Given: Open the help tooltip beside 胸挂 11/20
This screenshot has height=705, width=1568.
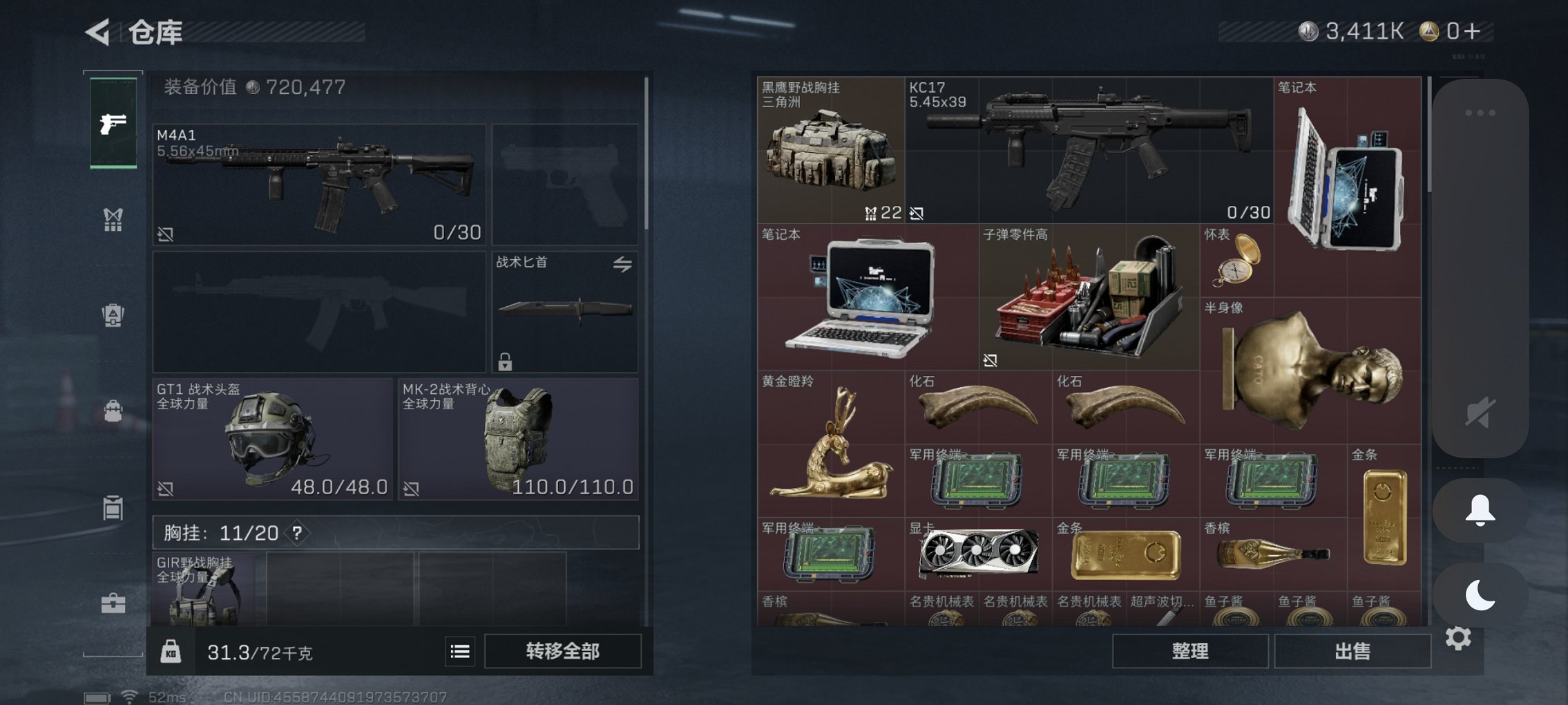Looking at the screenshot, I should click(x=297, y=533).
